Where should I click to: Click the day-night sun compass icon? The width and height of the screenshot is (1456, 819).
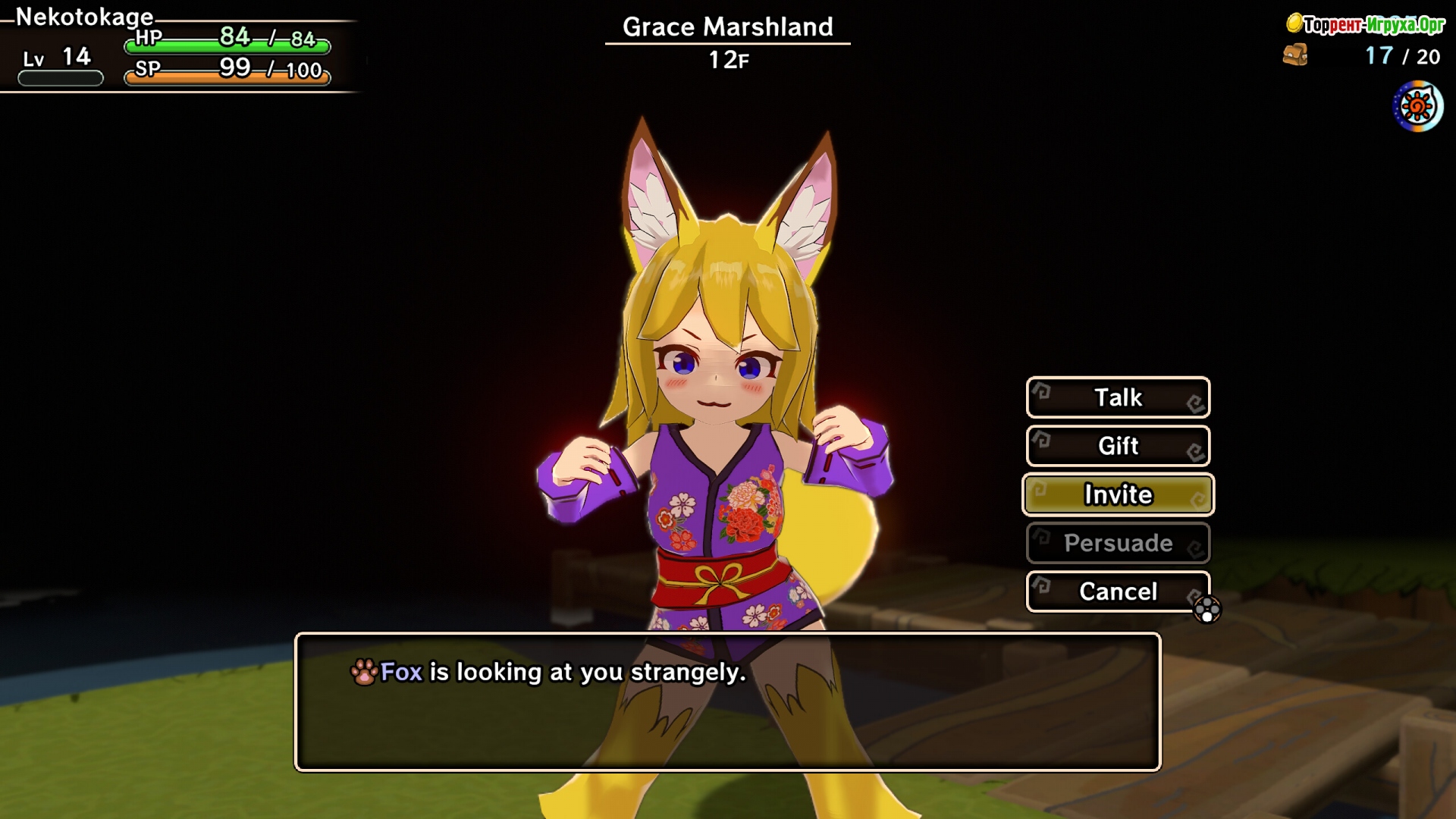(x=1417, y=107)
